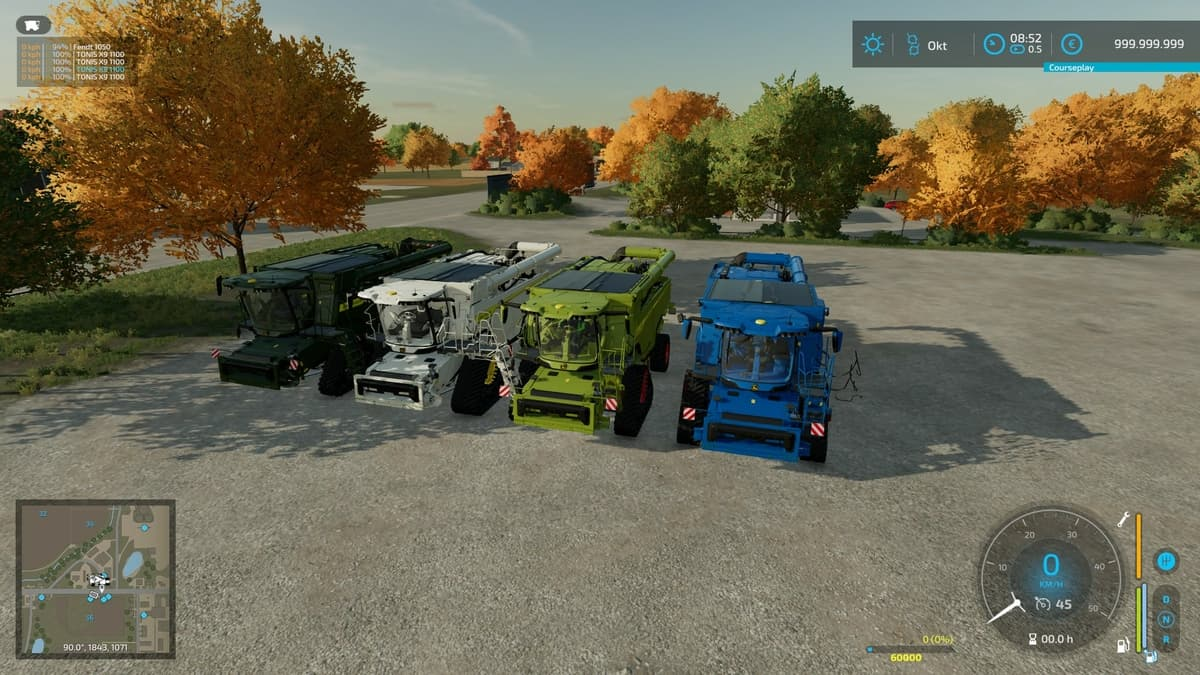
Task: Toggle the blue gearbox shifter icon
Action: click(x=1165, y=561)
